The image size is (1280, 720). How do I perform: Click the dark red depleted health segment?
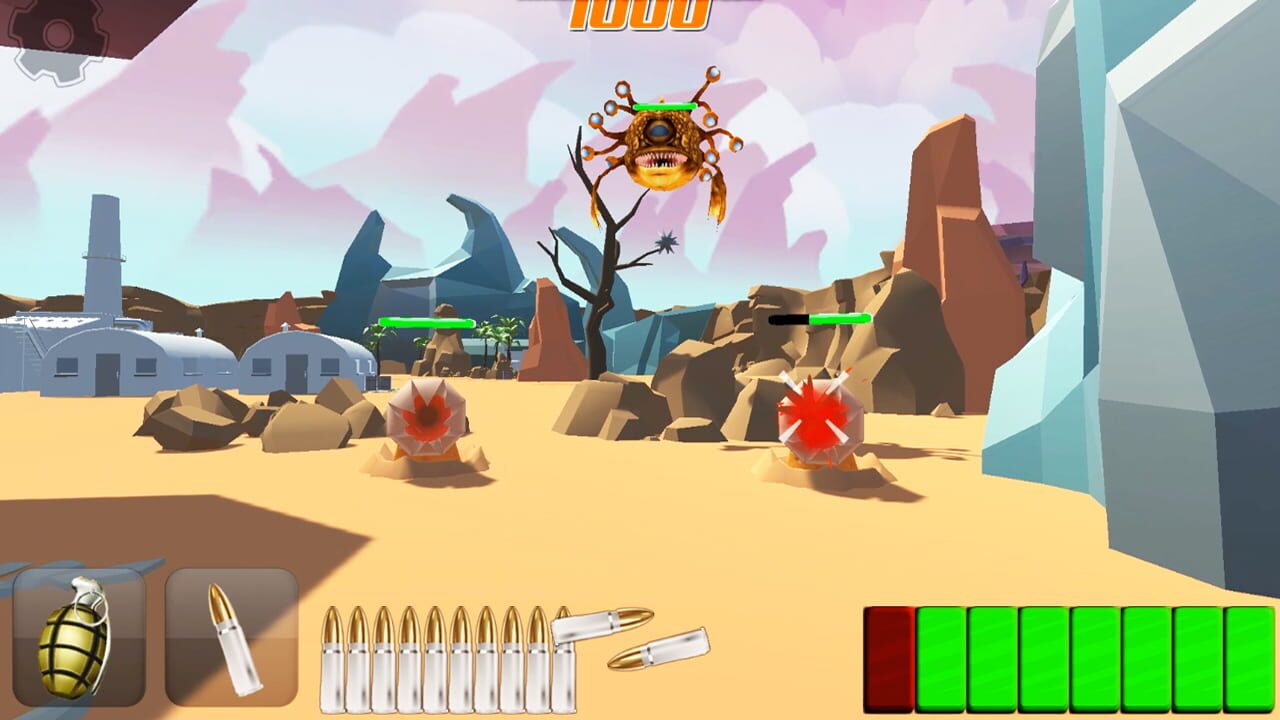coord(888,657)
